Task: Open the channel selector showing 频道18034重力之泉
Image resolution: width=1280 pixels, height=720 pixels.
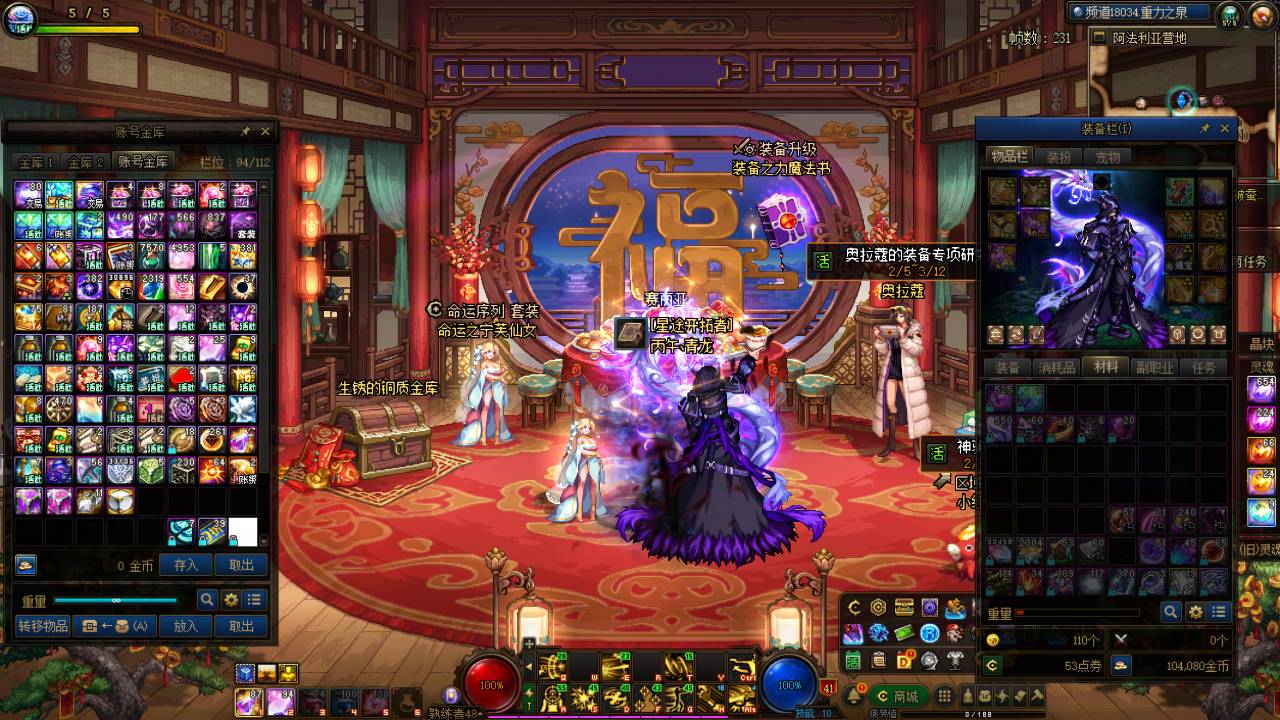Action: (x=1140, y=13)
